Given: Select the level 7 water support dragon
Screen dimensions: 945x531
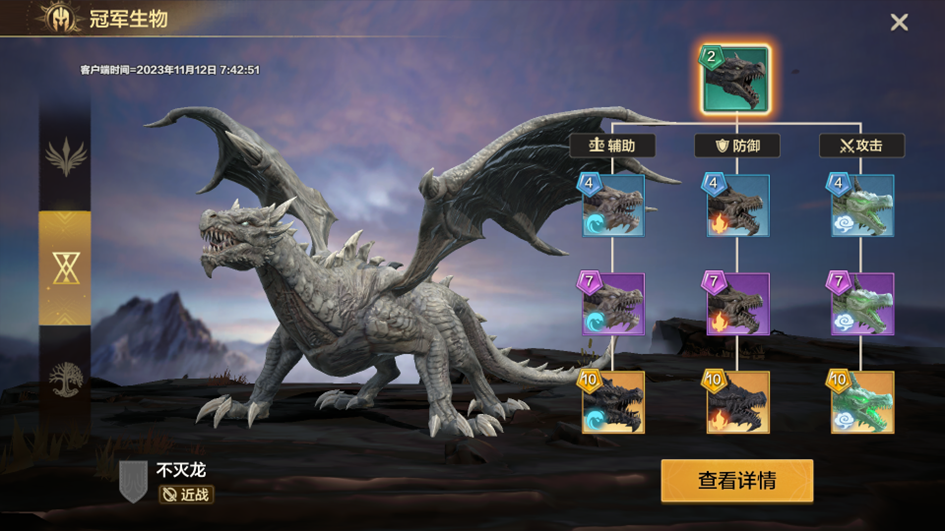Looking at the screenshot, I should pos(613,304).
